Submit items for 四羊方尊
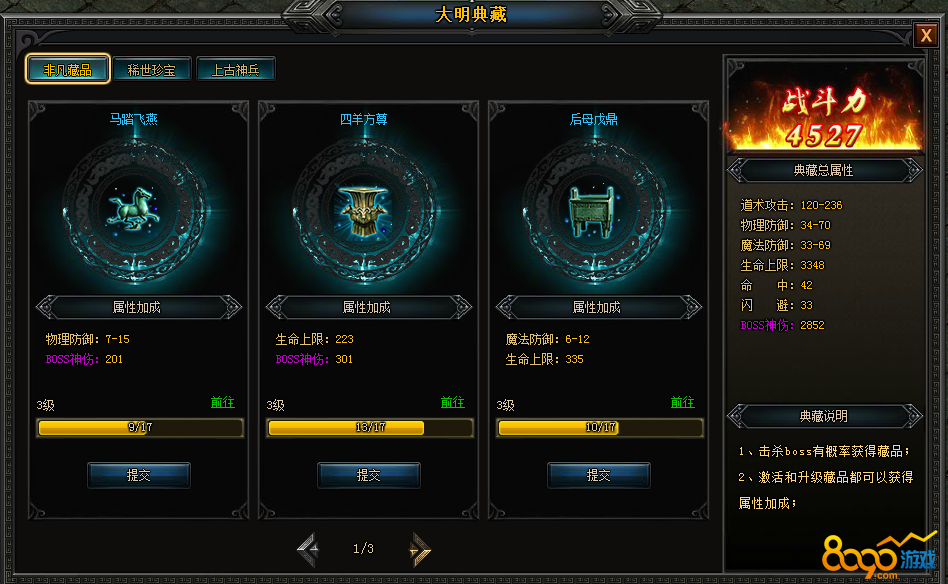The height and width of the screenshot is (584, 948). [369, 475]
